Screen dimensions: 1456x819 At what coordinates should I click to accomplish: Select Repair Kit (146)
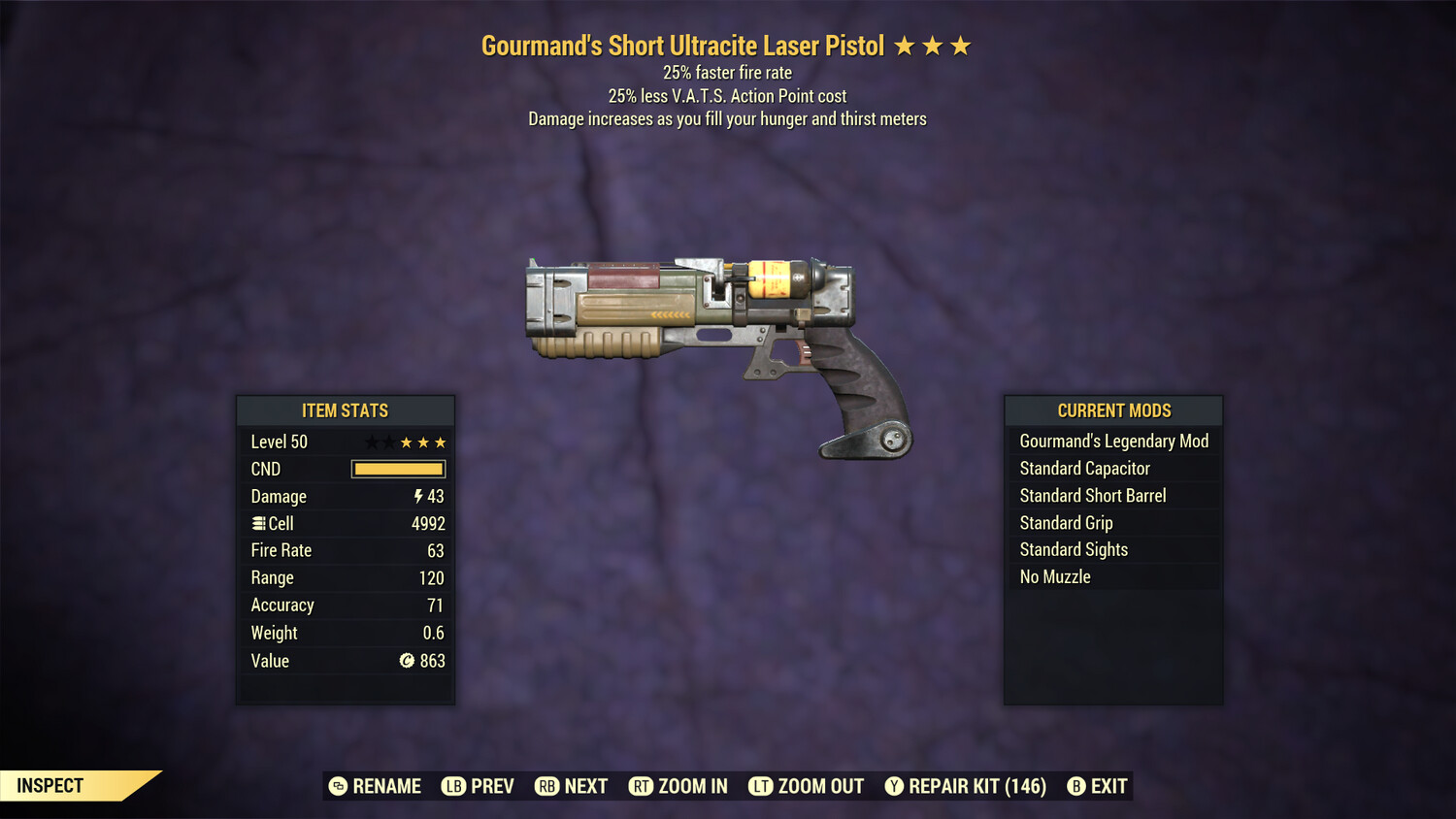[976, 786]
